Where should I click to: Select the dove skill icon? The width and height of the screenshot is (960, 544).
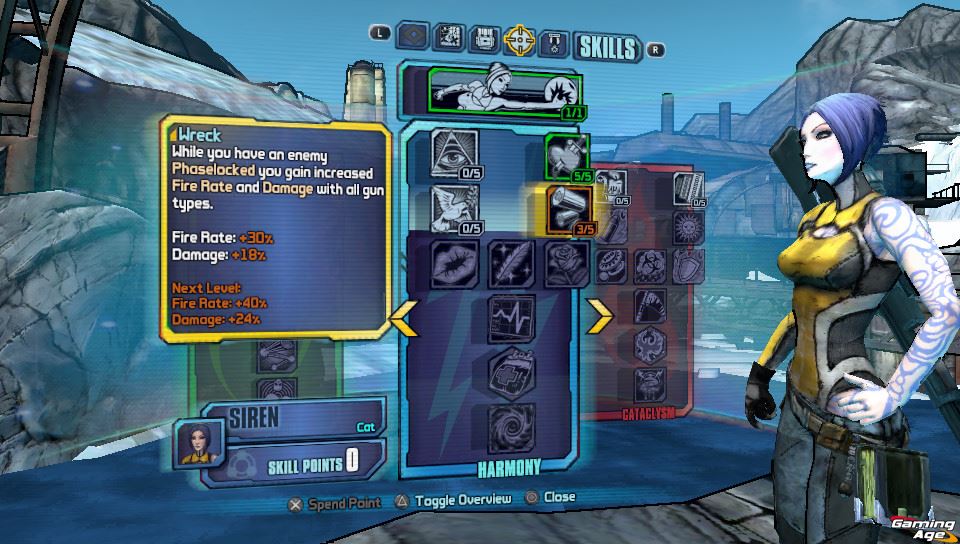pyautogui.click(x=454, y=207)
